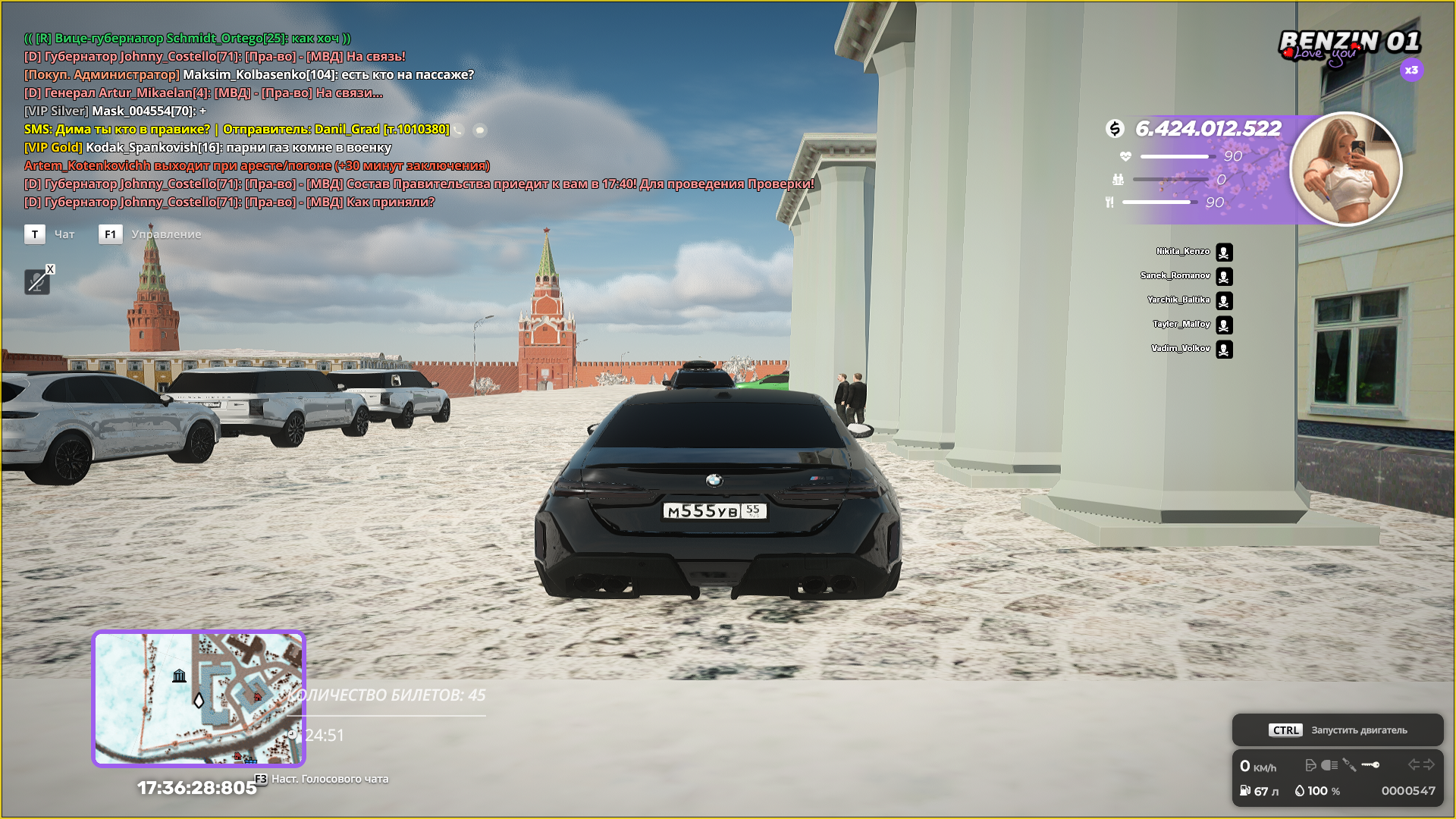Select Yarchik_Baltika in the voice list
Image resolution: width=1456 pixels, height=819 pixels.
tap(1178, 300)
